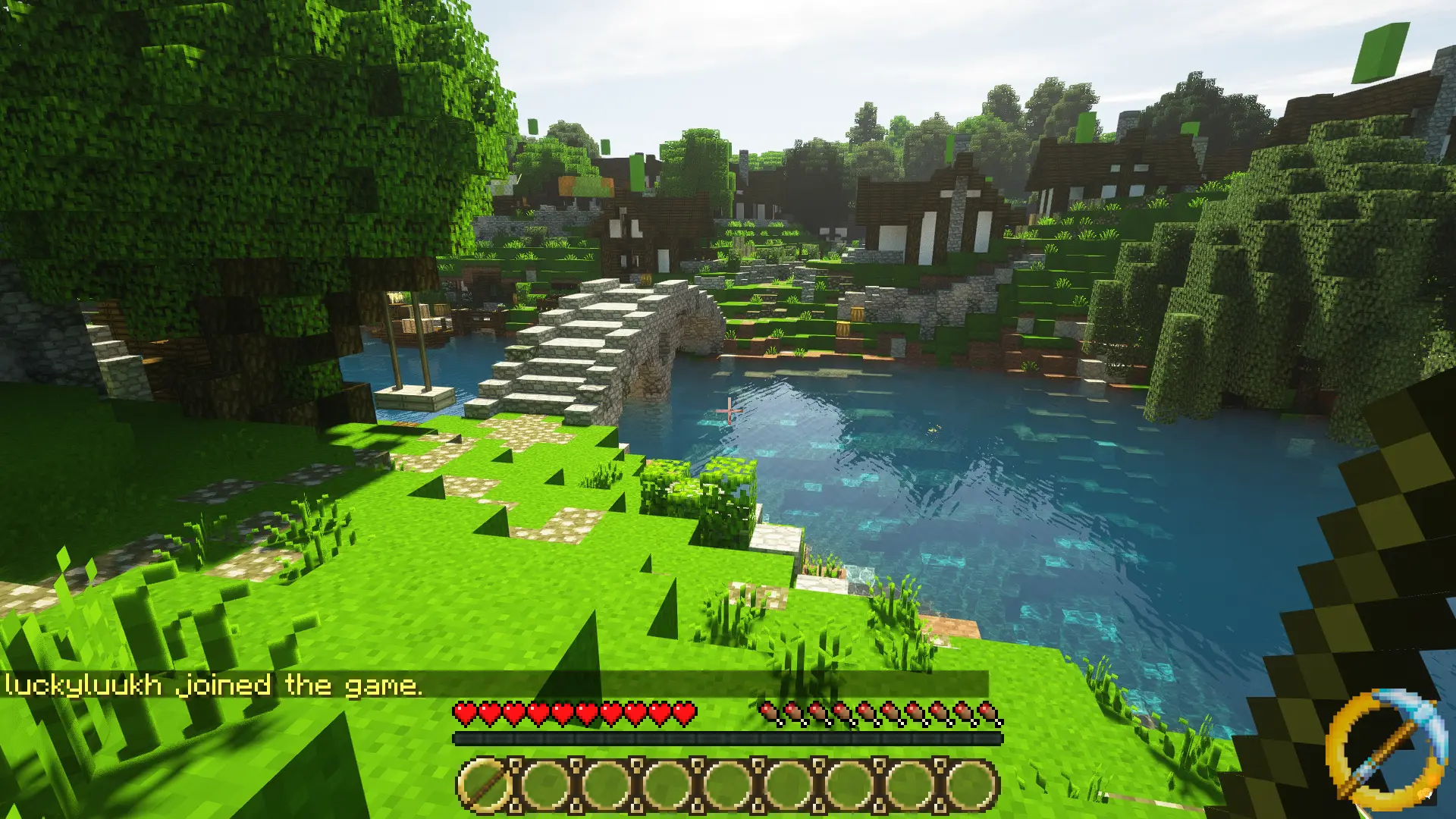Click the crosshair at screen center
The image size is (1456, 819).
[728, 409]
